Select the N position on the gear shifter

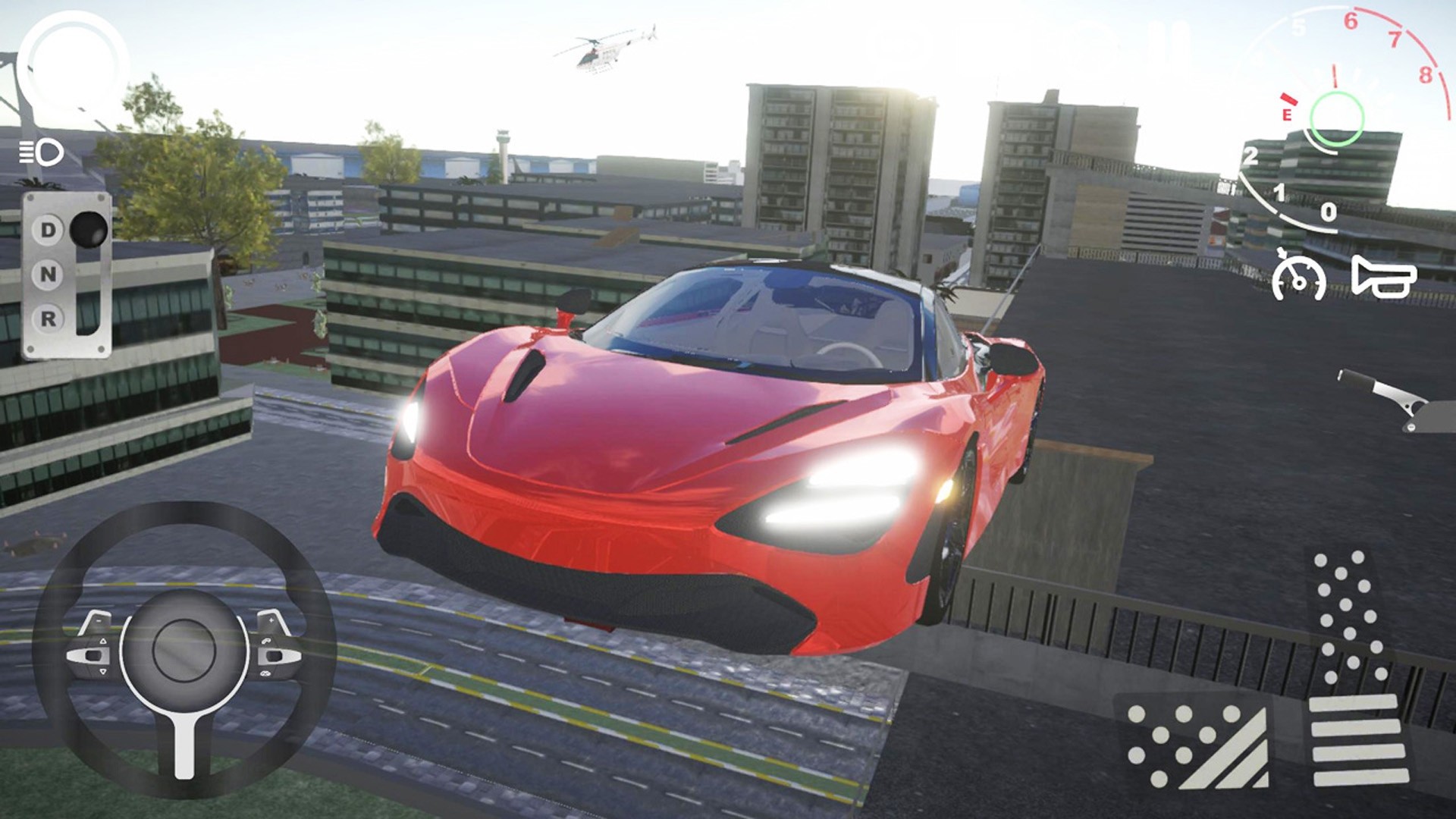coord(47,274)
